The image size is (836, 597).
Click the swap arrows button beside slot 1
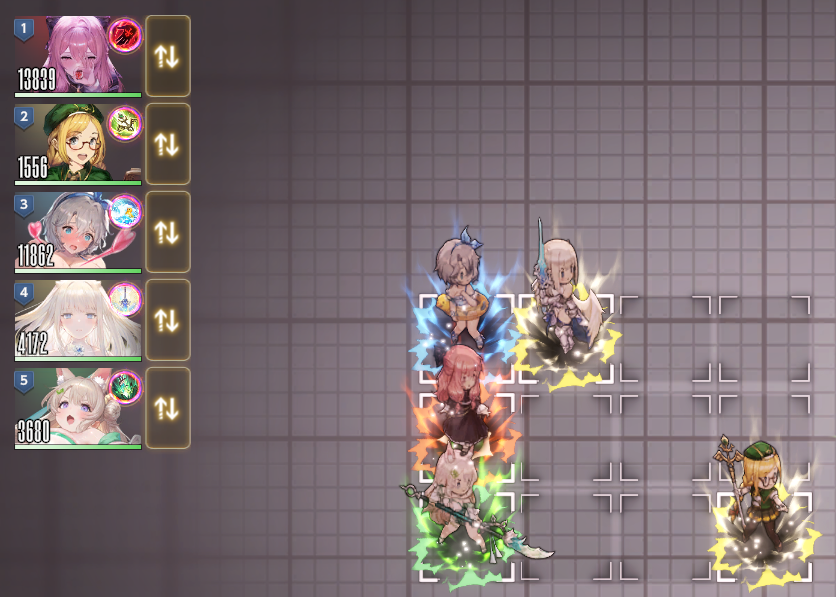coord(167,56)
